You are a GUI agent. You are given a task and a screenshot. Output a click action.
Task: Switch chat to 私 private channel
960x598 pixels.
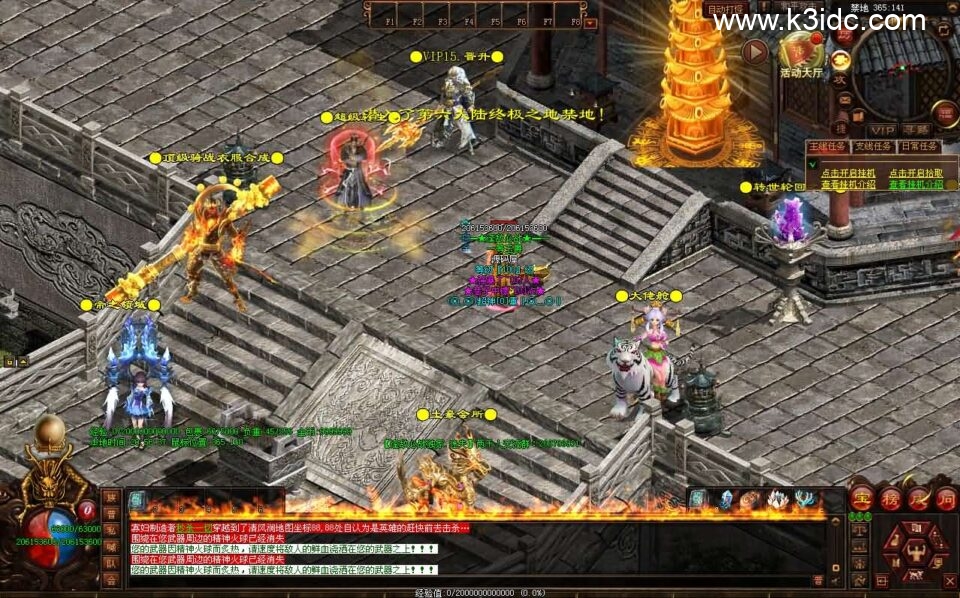[111, 530]
